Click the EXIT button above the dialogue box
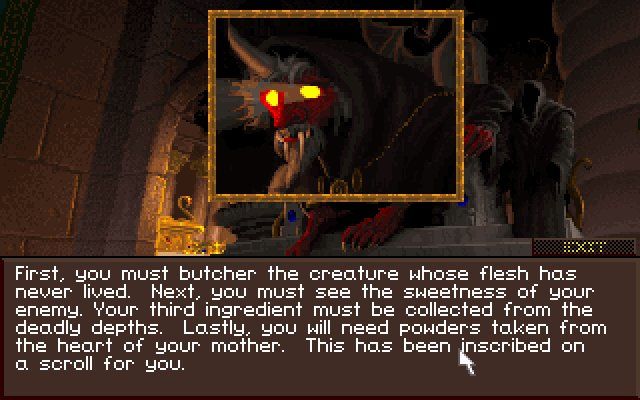The width and height of the screenshot is (640, 400). click(583, 245)
